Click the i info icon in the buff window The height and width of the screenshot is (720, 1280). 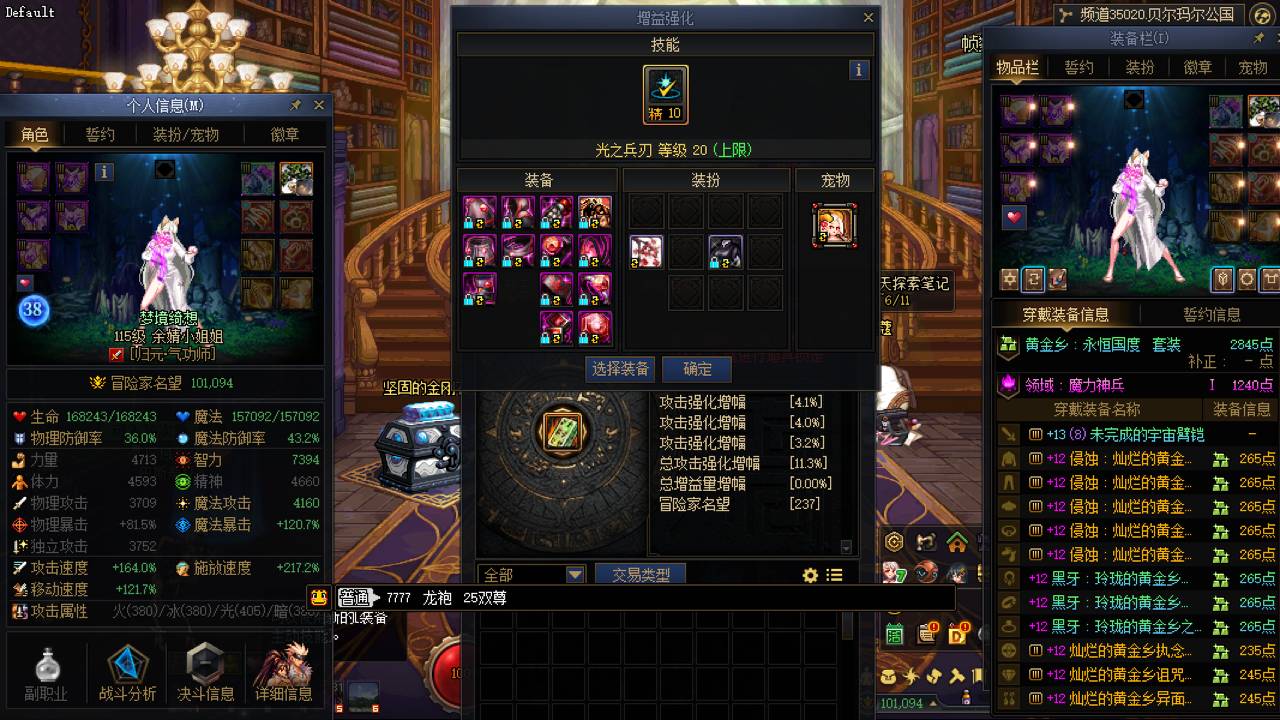858,70
